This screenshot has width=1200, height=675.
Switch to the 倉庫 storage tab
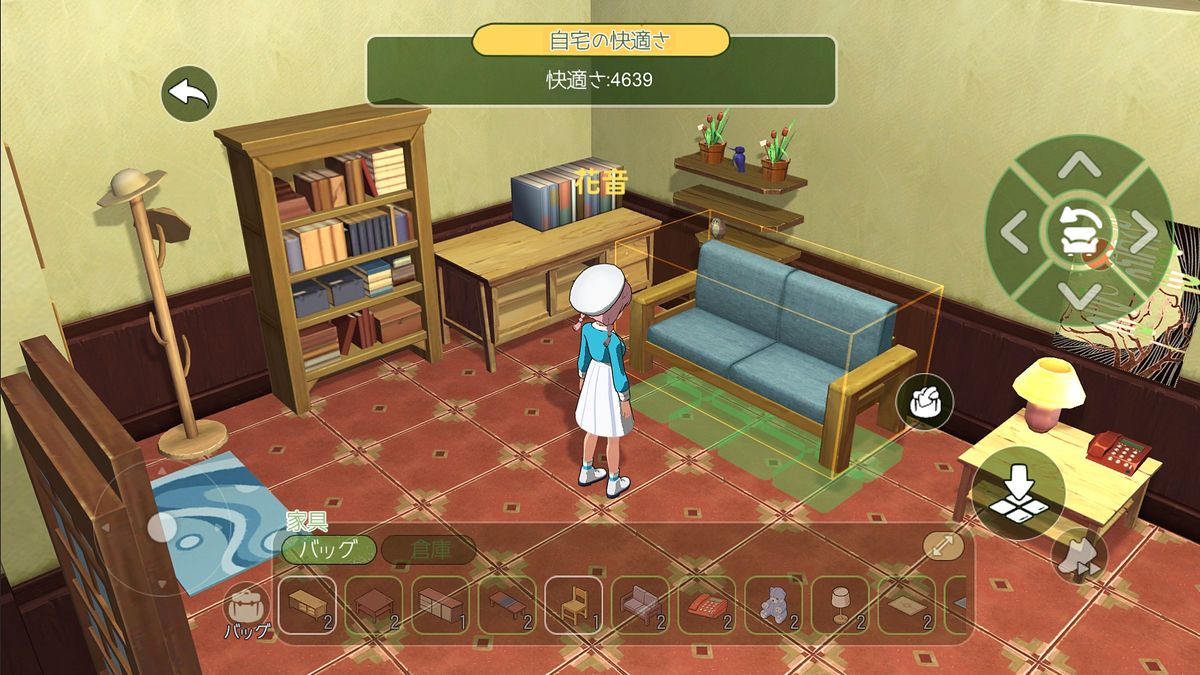click(429, 549)
